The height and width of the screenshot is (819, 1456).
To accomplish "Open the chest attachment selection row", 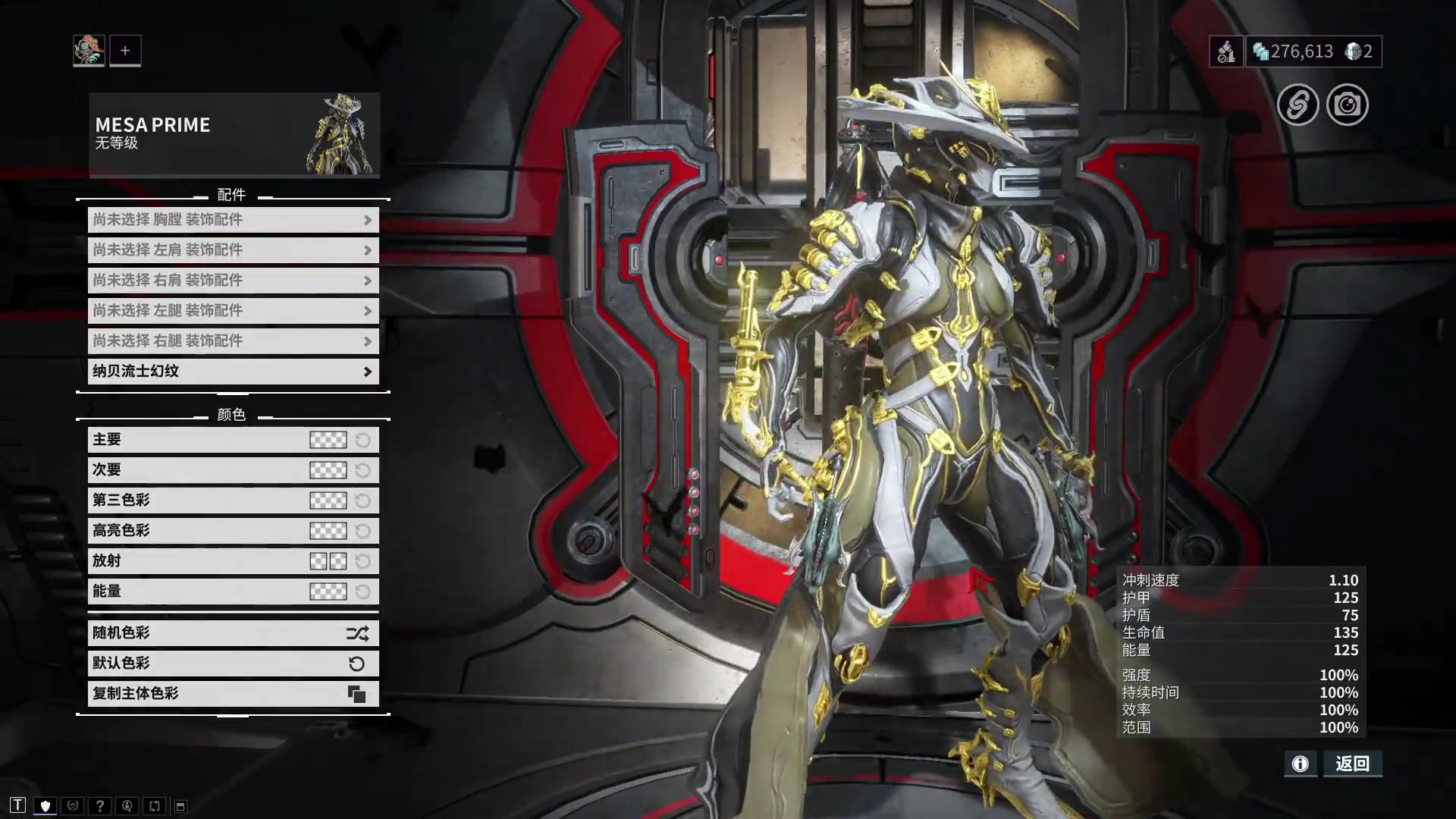I will pyautogui.click(x=233, y=220).
